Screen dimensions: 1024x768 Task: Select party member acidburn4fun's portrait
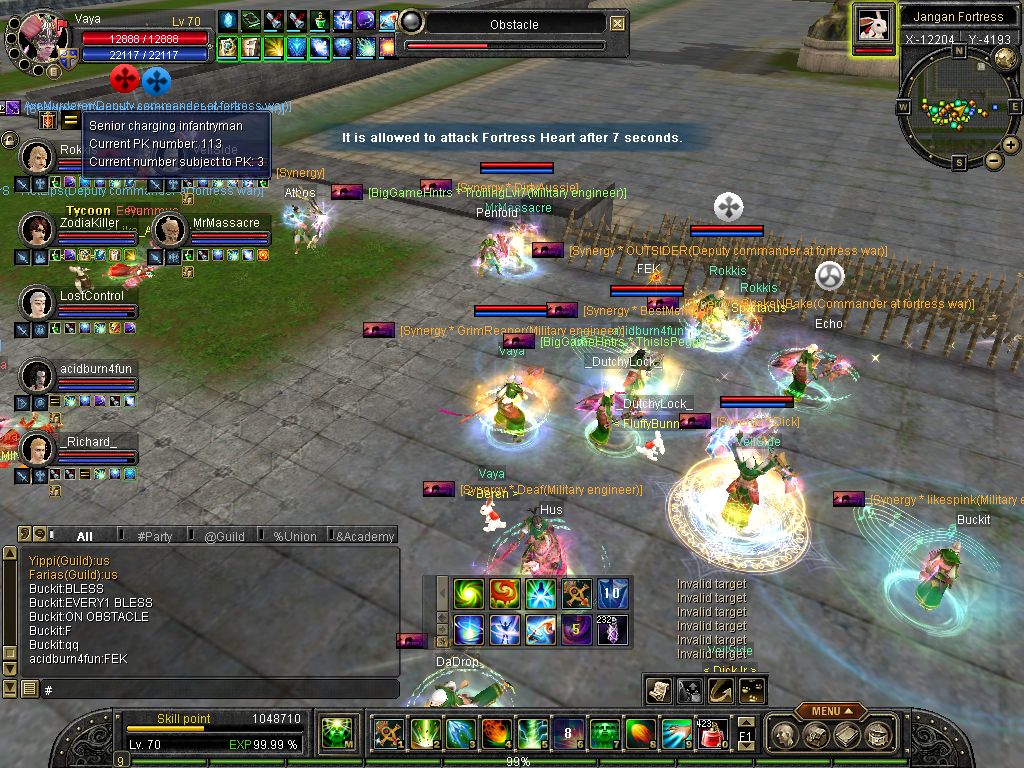click(x=37, y=376)
